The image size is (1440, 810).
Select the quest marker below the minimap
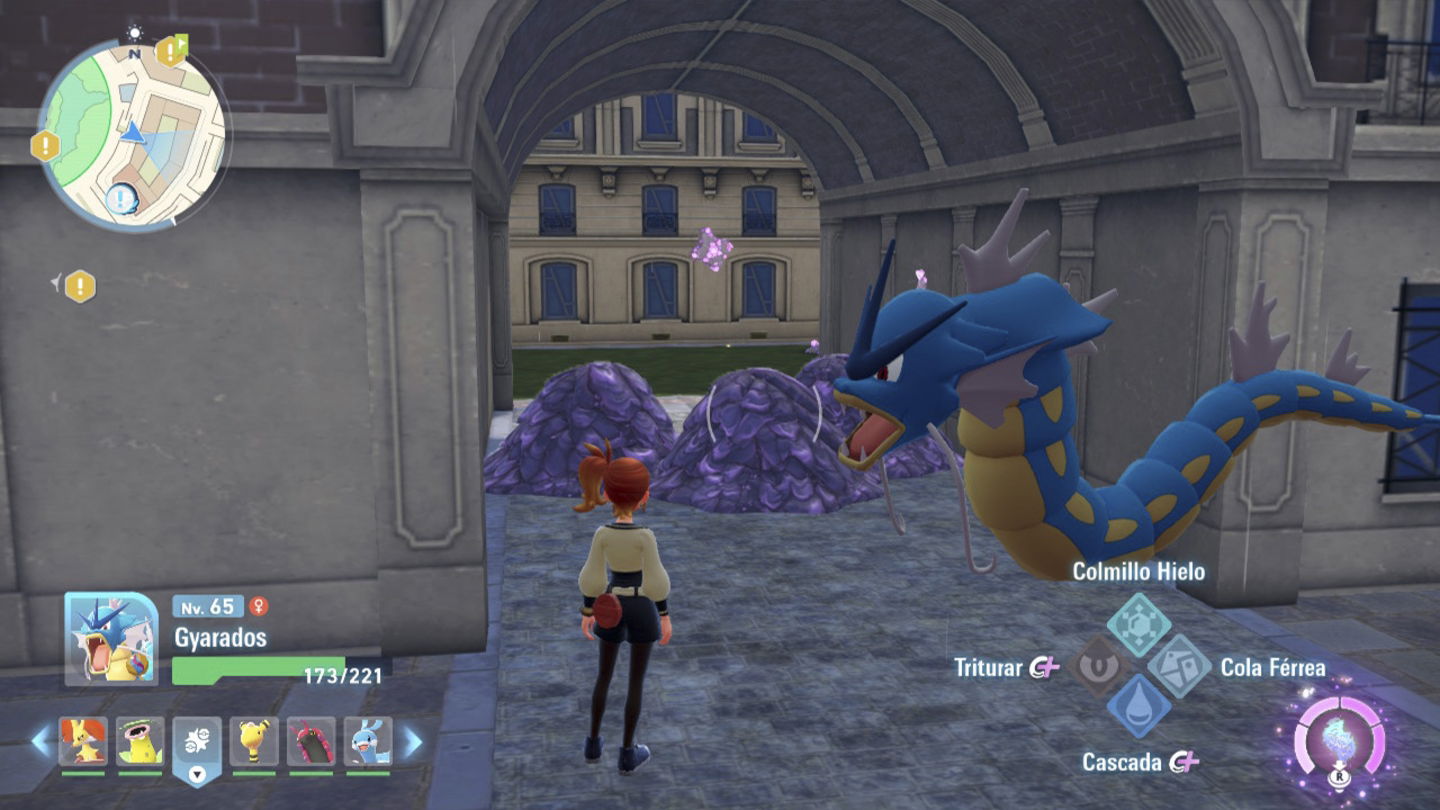(x=80, y=287)
